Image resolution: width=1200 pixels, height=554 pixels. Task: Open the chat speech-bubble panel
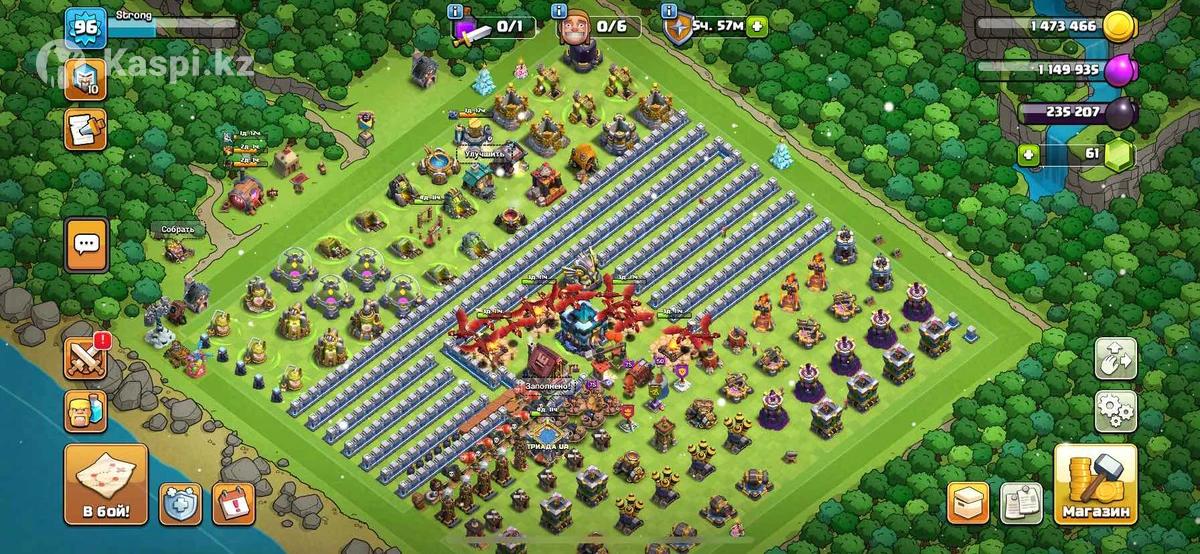coord(86,244)
